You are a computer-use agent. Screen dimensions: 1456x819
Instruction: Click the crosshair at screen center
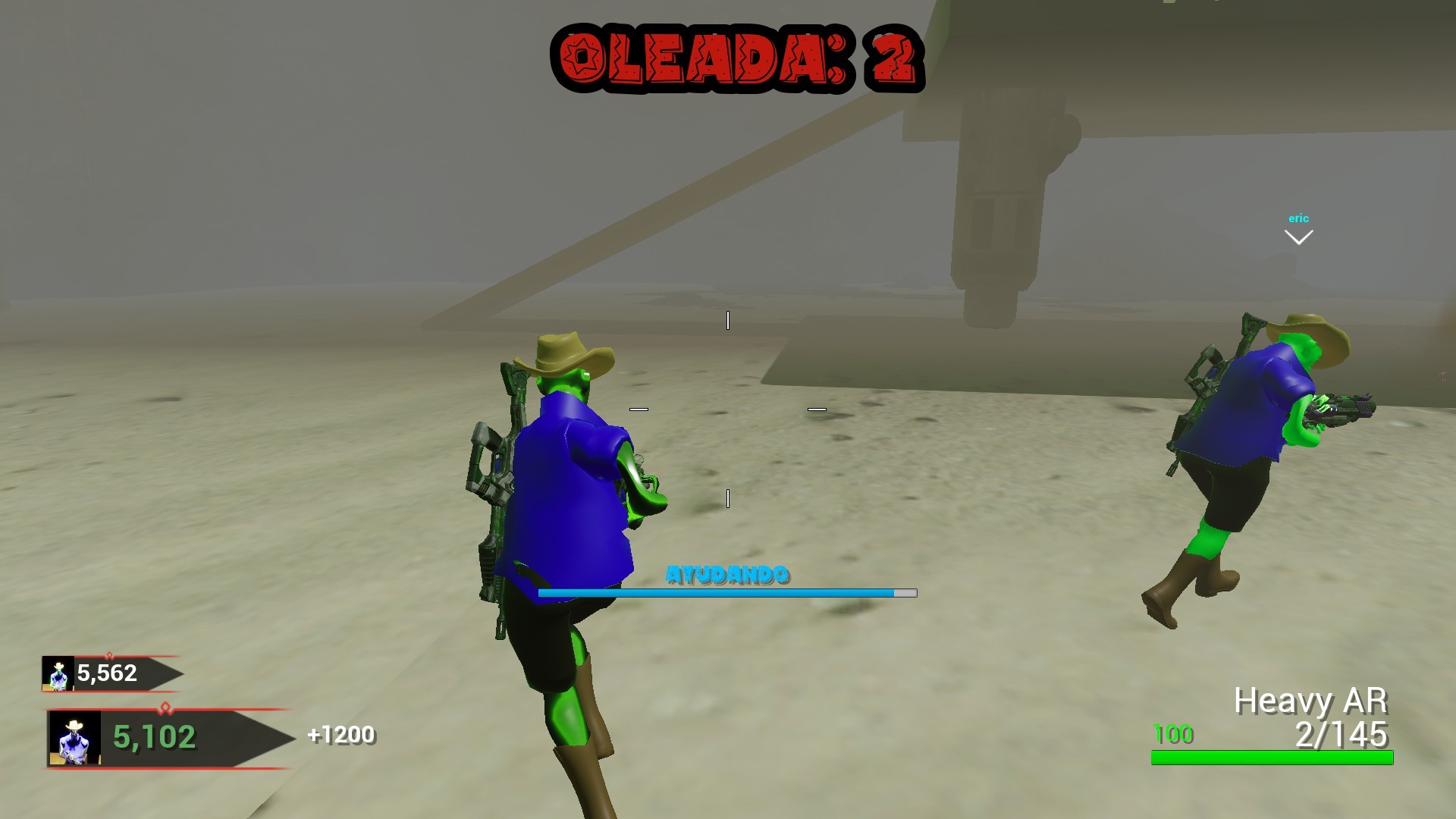(728, 409)
